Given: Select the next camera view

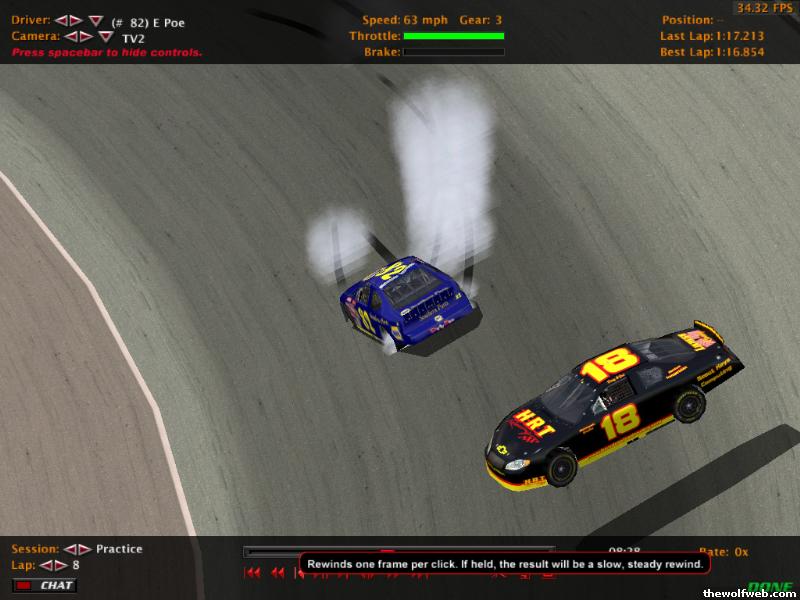Looking at the screenshot, I should [x=85, y=36].
